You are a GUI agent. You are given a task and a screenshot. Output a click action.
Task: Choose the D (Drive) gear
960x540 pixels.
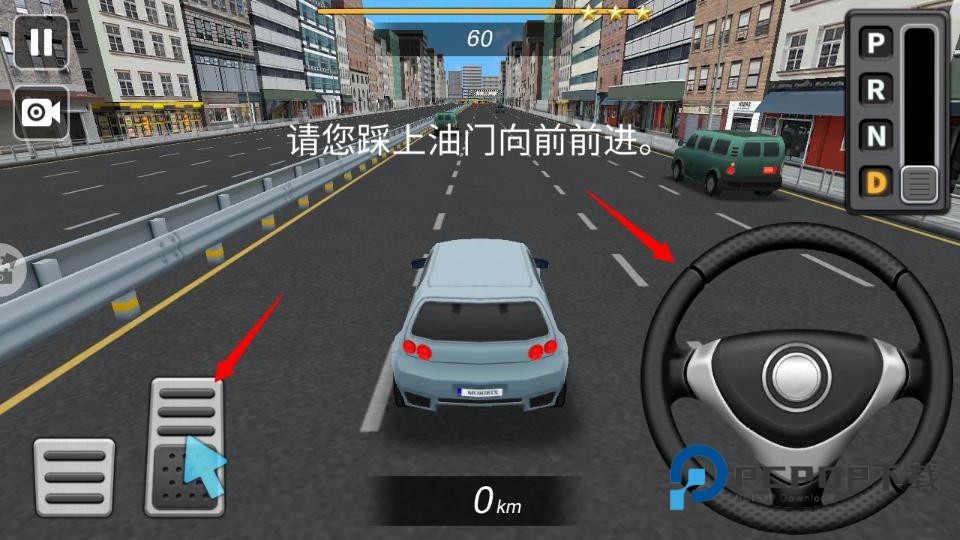pyautogui.click(x=876, y=183)
